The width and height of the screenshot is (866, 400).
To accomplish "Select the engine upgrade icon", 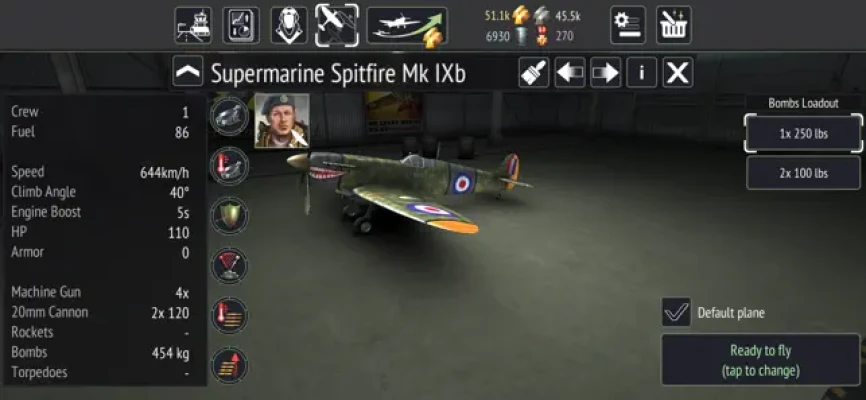I will tap(231, 115).
